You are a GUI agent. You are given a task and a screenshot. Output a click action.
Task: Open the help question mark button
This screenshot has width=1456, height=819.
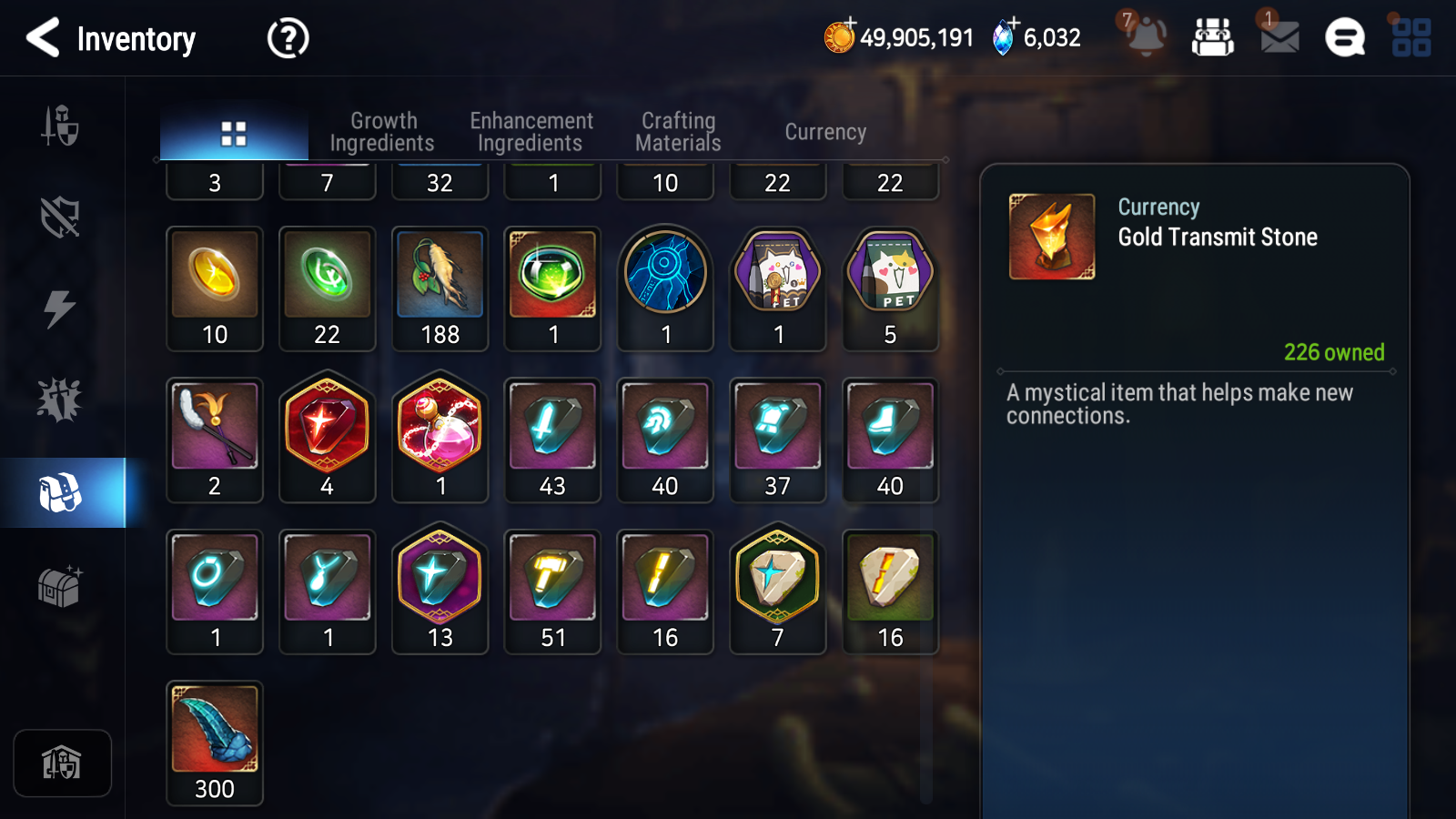pos(287,38)
